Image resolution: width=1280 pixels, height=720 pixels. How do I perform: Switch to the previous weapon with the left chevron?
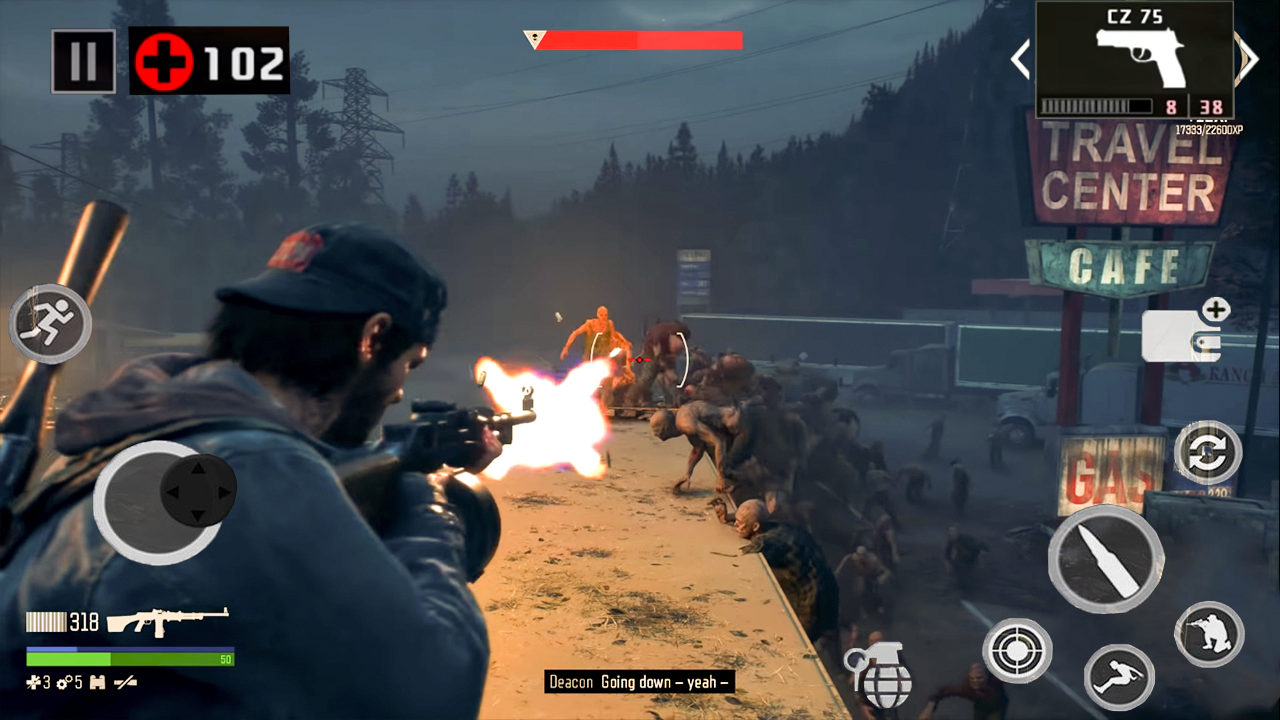click(1019, 60)
